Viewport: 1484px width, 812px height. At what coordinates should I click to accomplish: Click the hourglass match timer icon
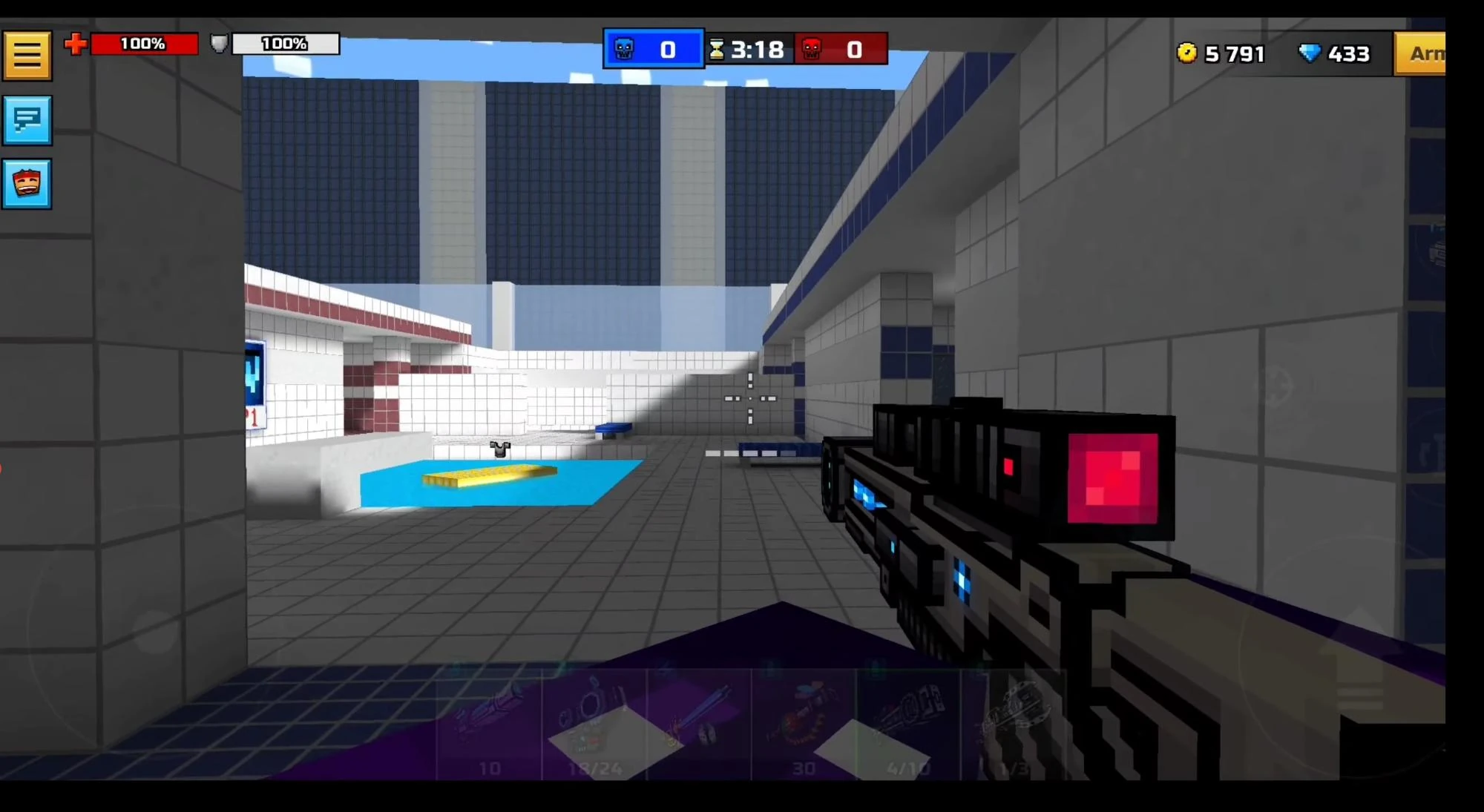click(716, 50)
